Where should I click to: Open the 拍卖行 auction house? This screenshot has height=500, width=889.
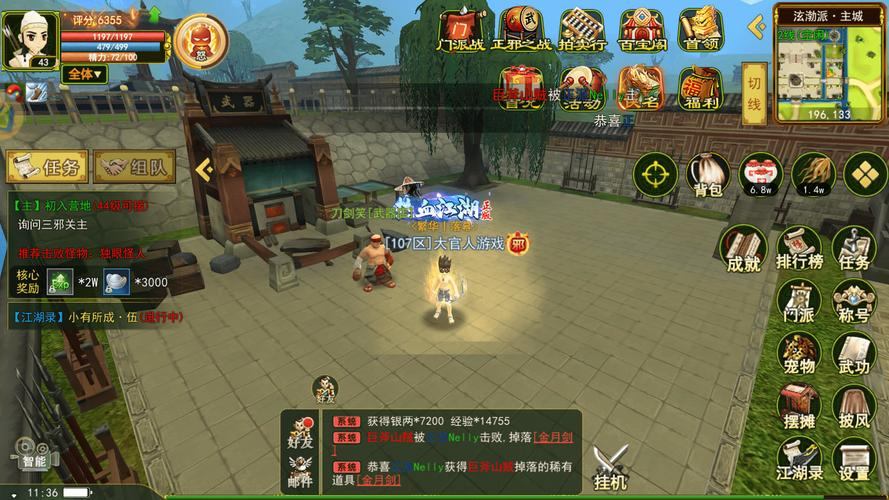pyautogui.click(x=582, y=31)
